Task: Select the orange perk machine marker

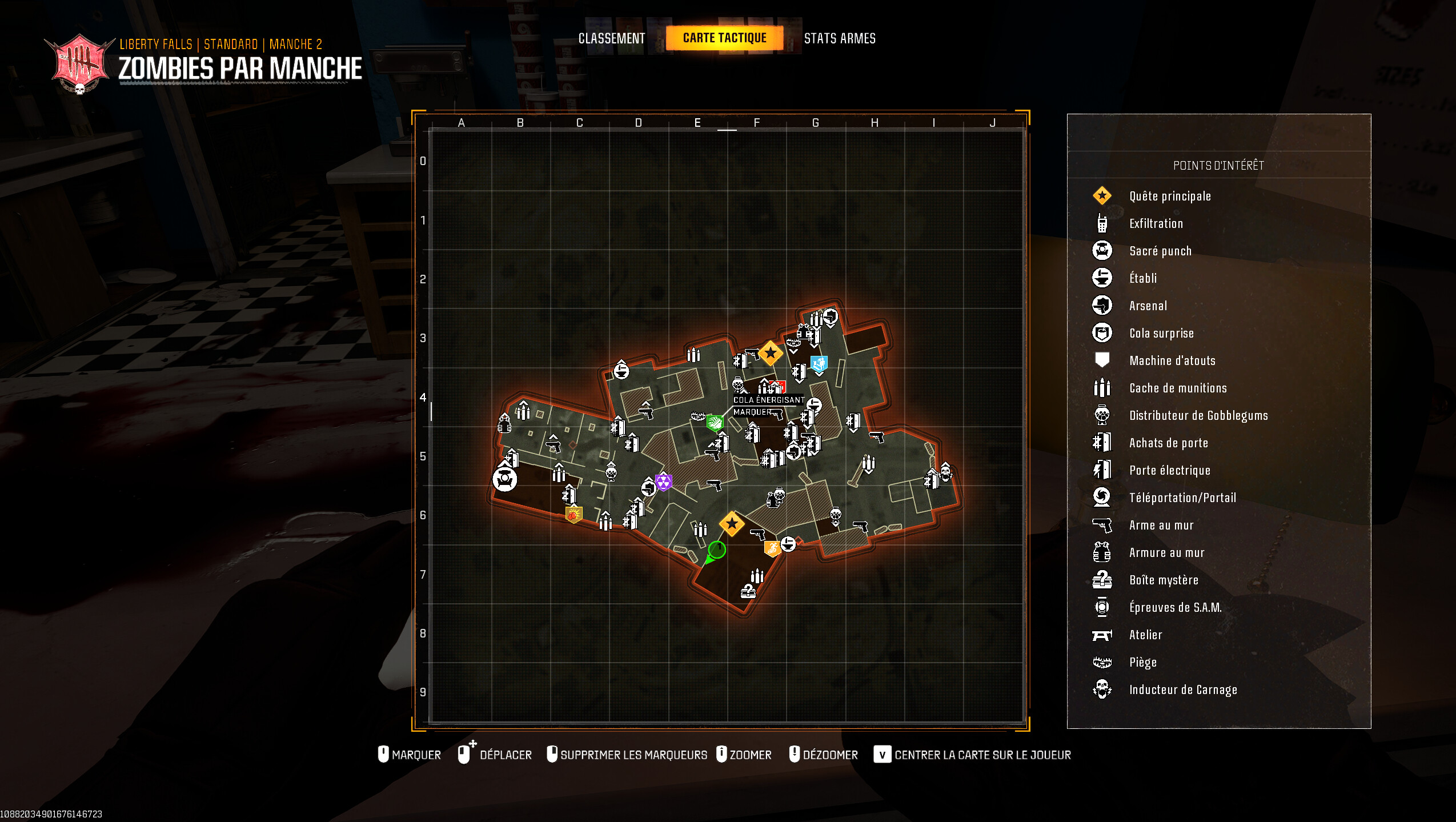Action: pos(772,548)
